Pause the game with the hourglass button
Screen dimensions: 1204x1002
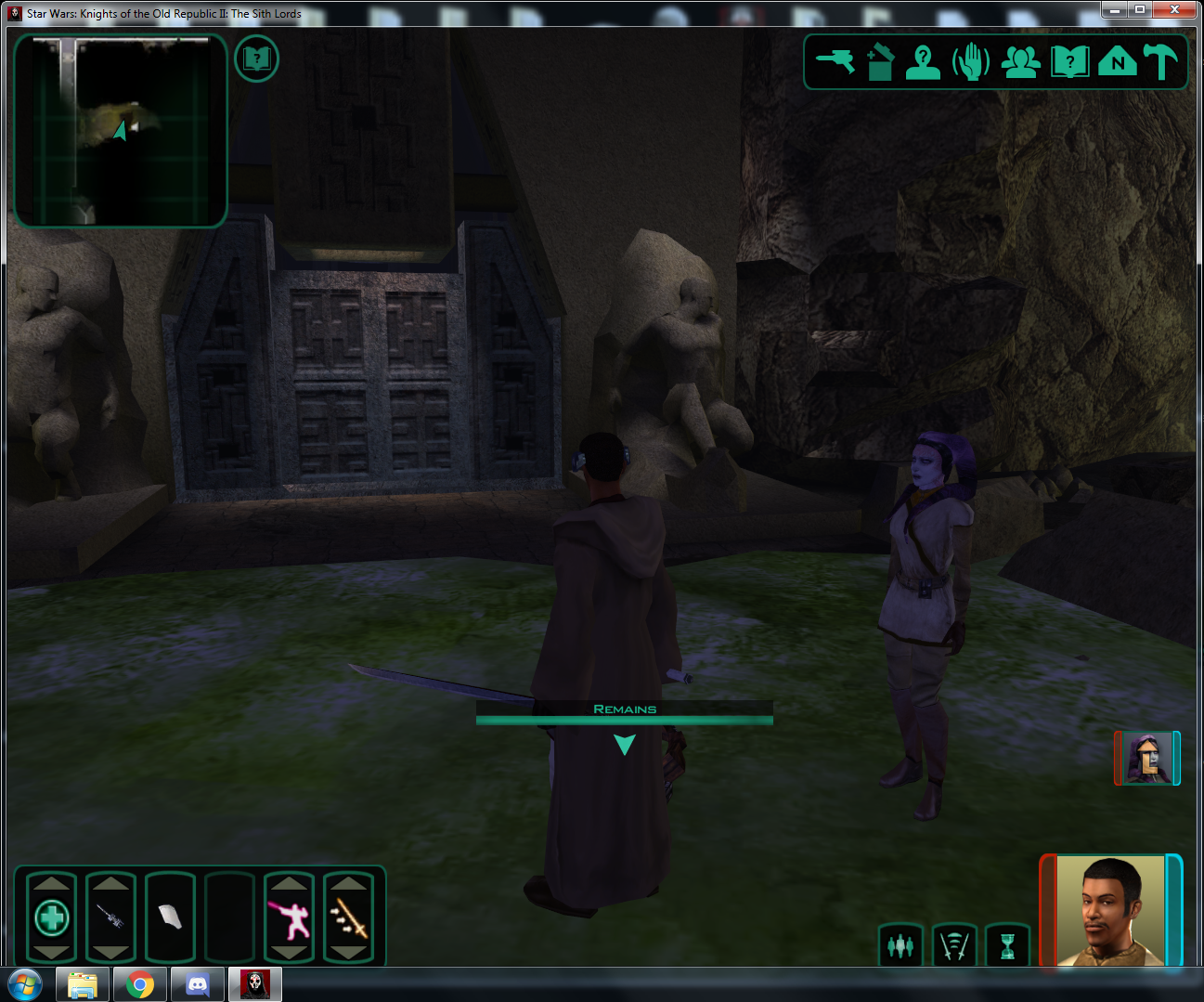coord(1007,945)
